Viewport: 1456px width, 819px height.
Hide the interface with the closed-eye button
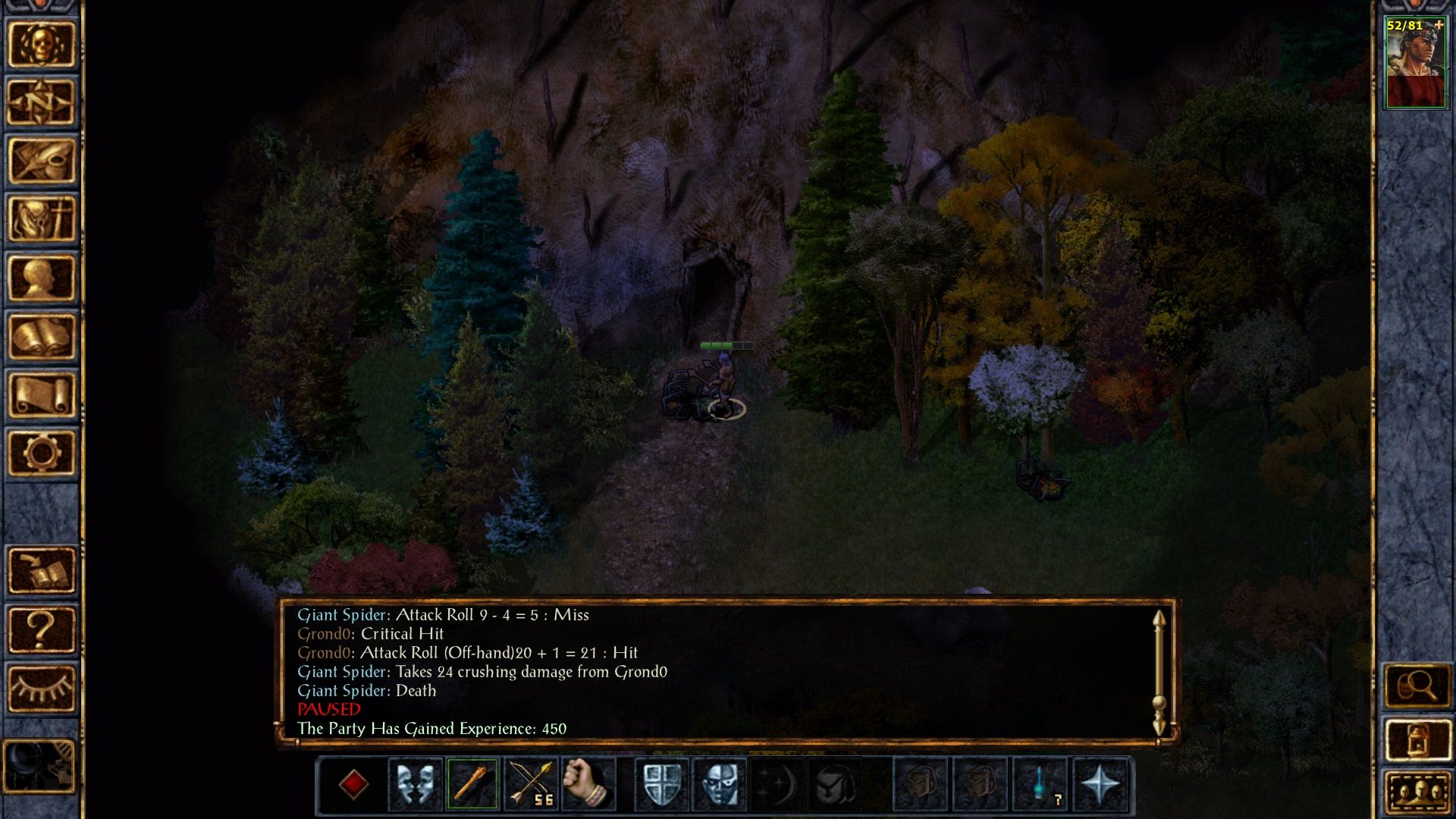pos(42,689)
